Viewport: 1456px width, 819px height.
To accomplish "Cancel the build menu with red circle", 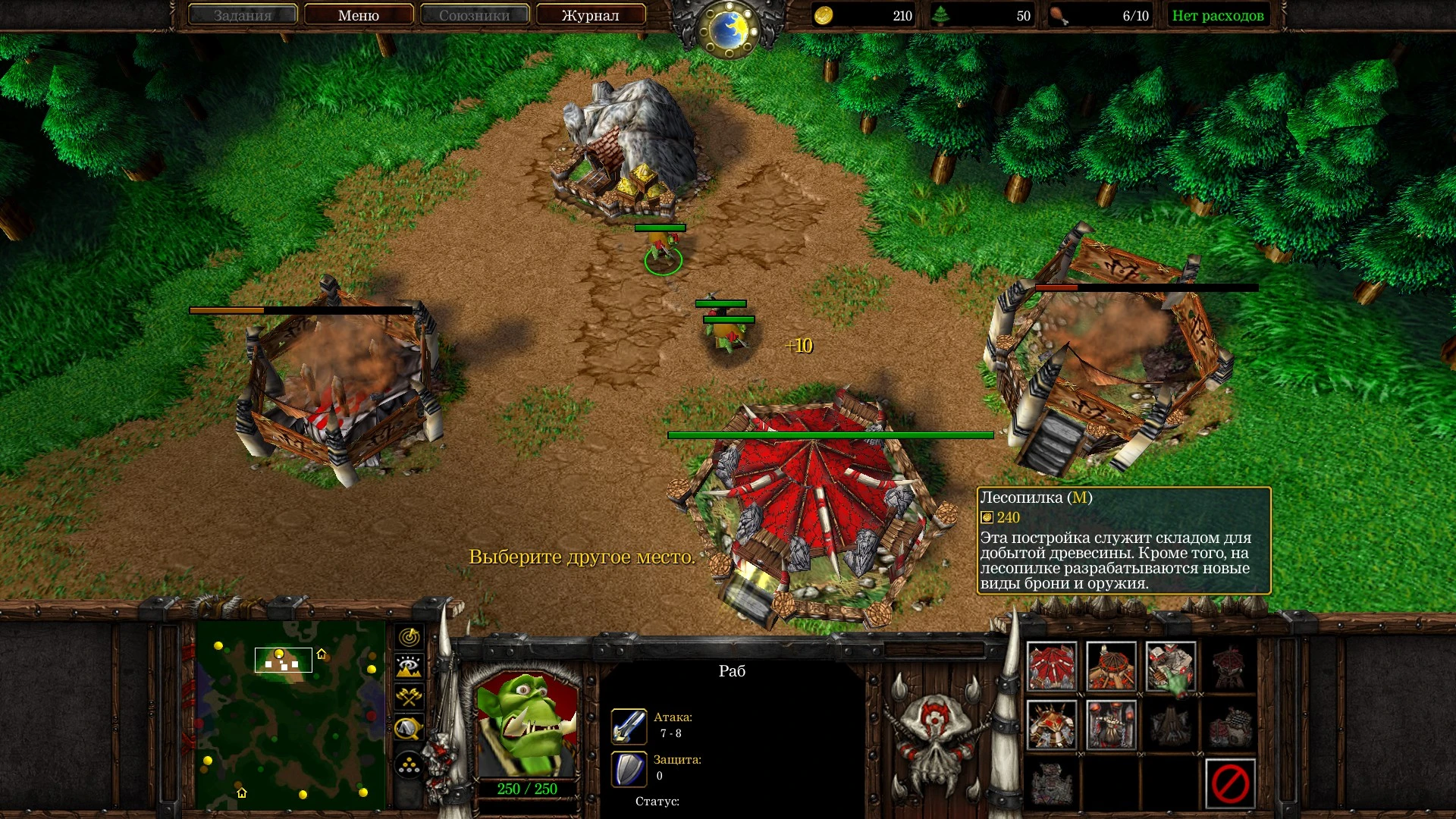I will pyautogui.click(x=1230, y=783).
